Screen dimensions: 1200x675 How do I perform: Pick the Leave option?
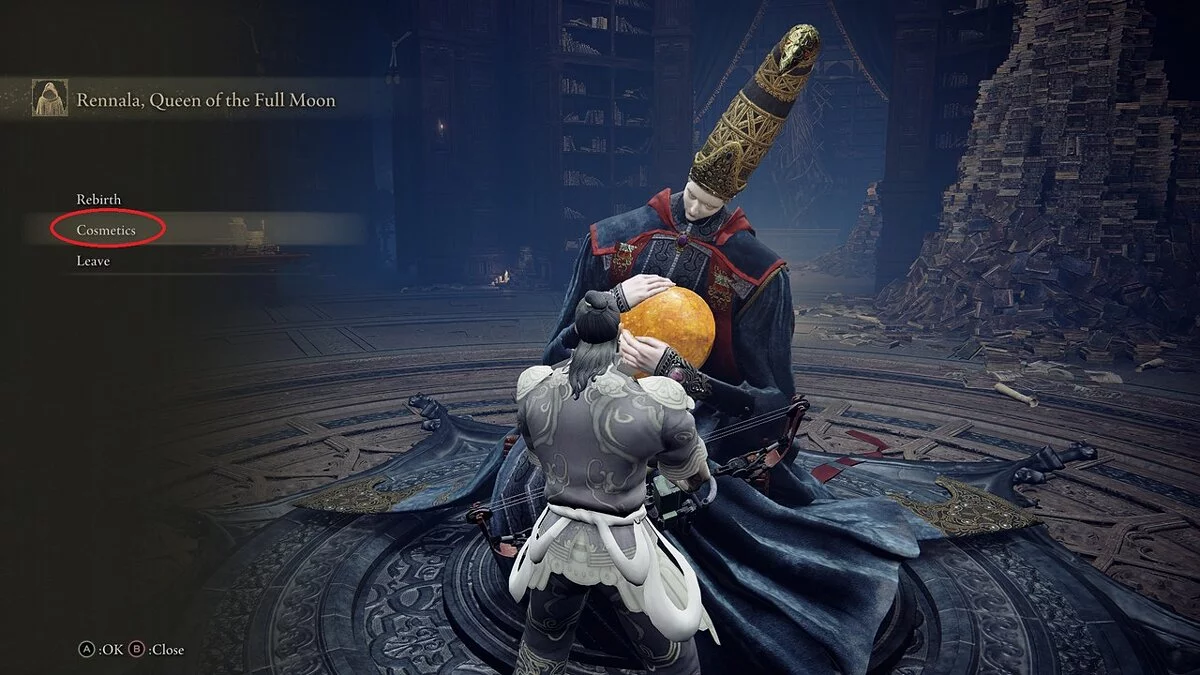click(x=93, y=261)
